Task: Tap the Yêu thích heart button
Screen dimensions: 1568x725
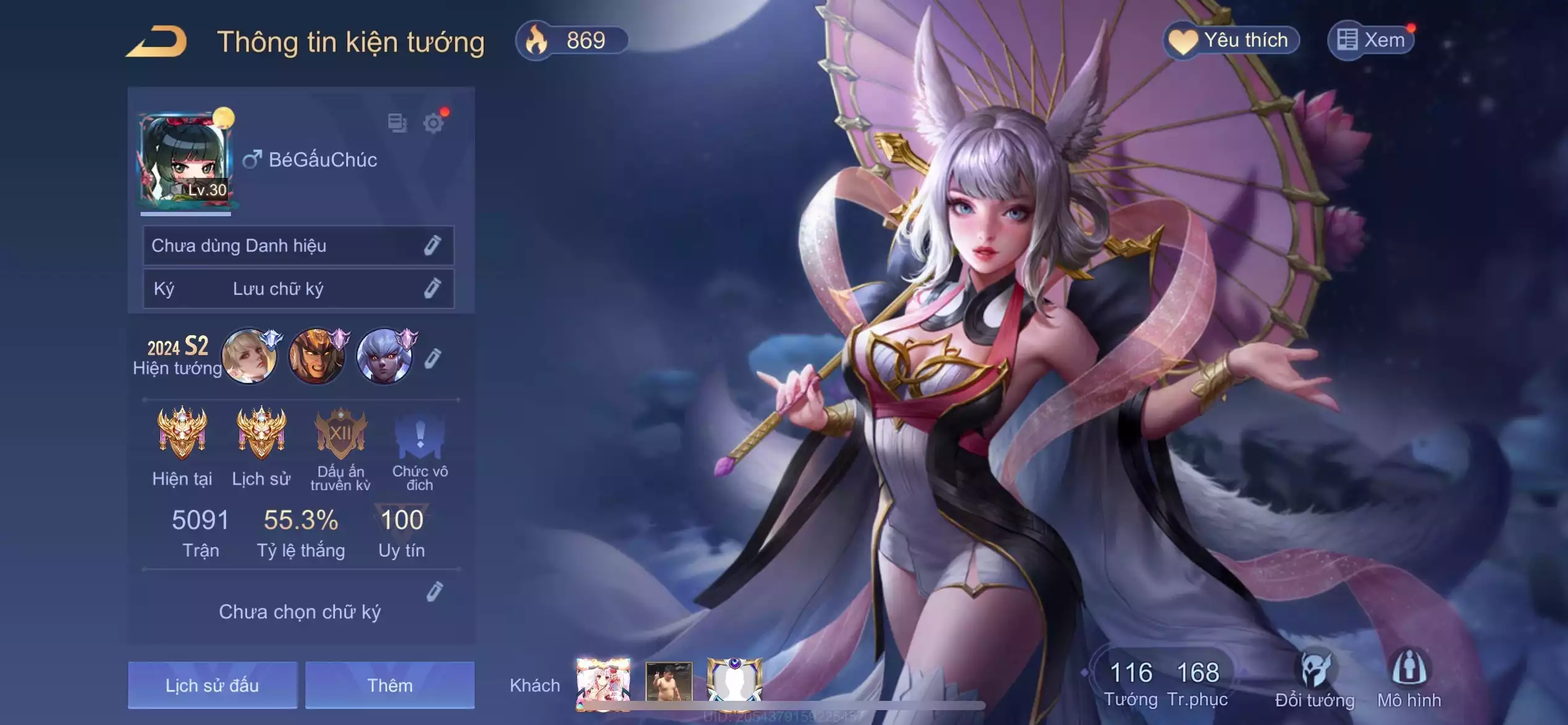Action: click(1231, 41)
